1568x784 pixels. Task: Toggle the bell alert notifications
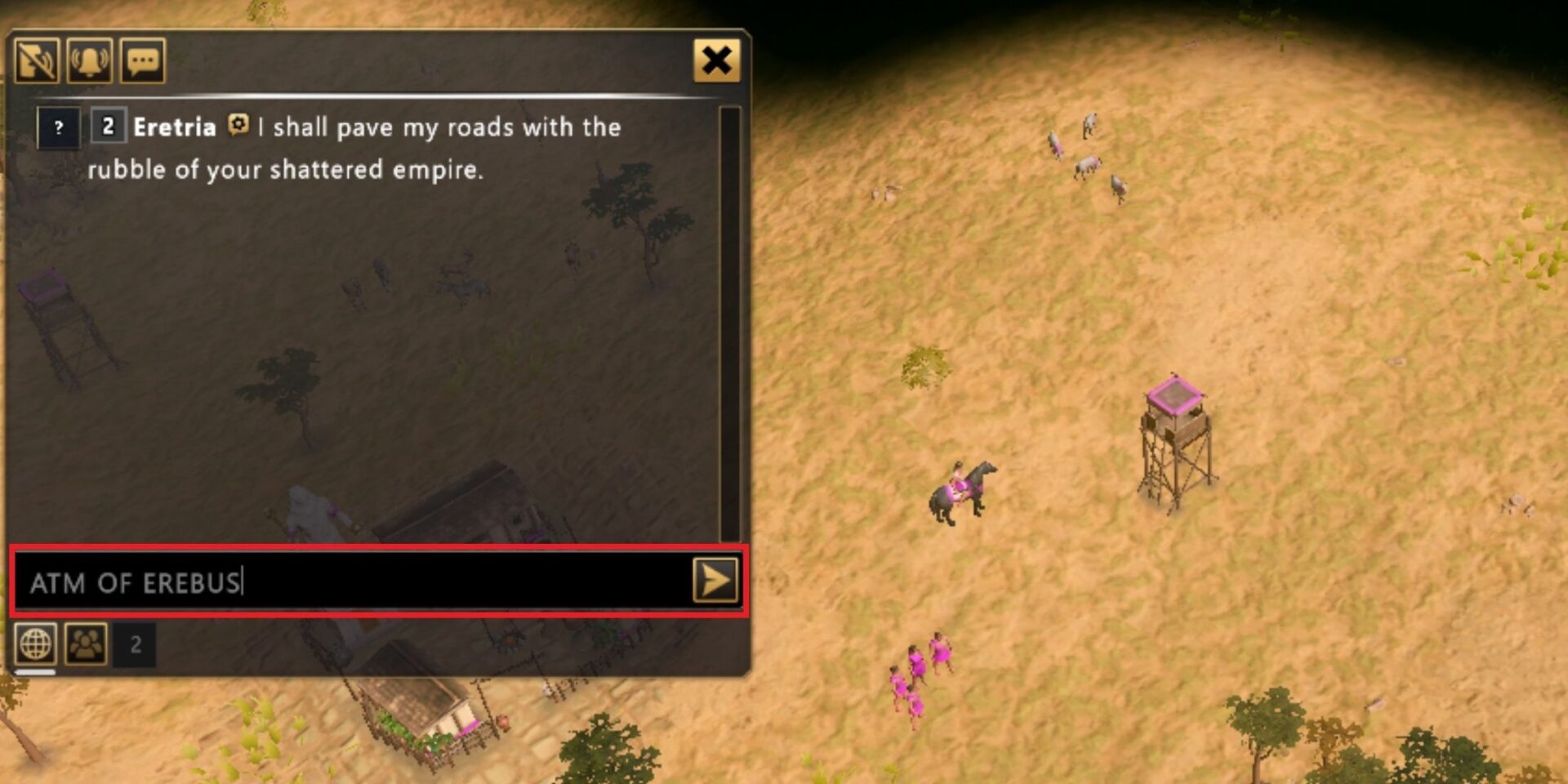point(88,60)
